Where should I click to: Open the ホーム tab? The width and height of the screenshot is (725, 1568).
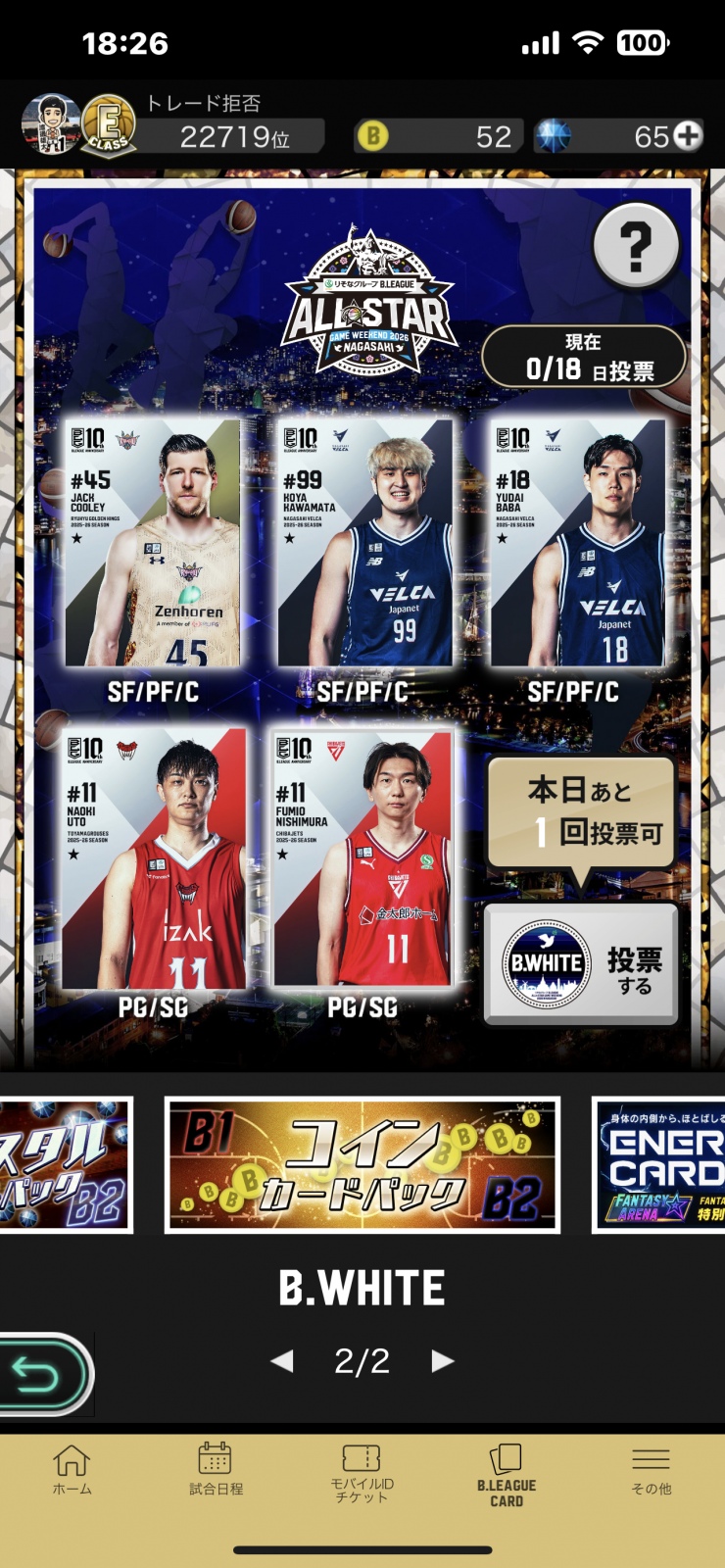click(x=72, y=1471)
